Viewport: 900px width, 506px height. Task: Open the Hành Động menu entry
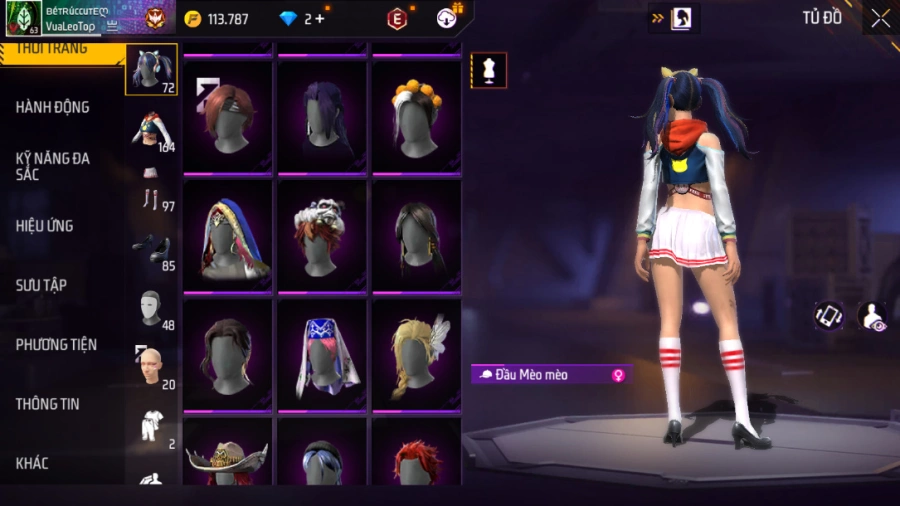[52, 107]
